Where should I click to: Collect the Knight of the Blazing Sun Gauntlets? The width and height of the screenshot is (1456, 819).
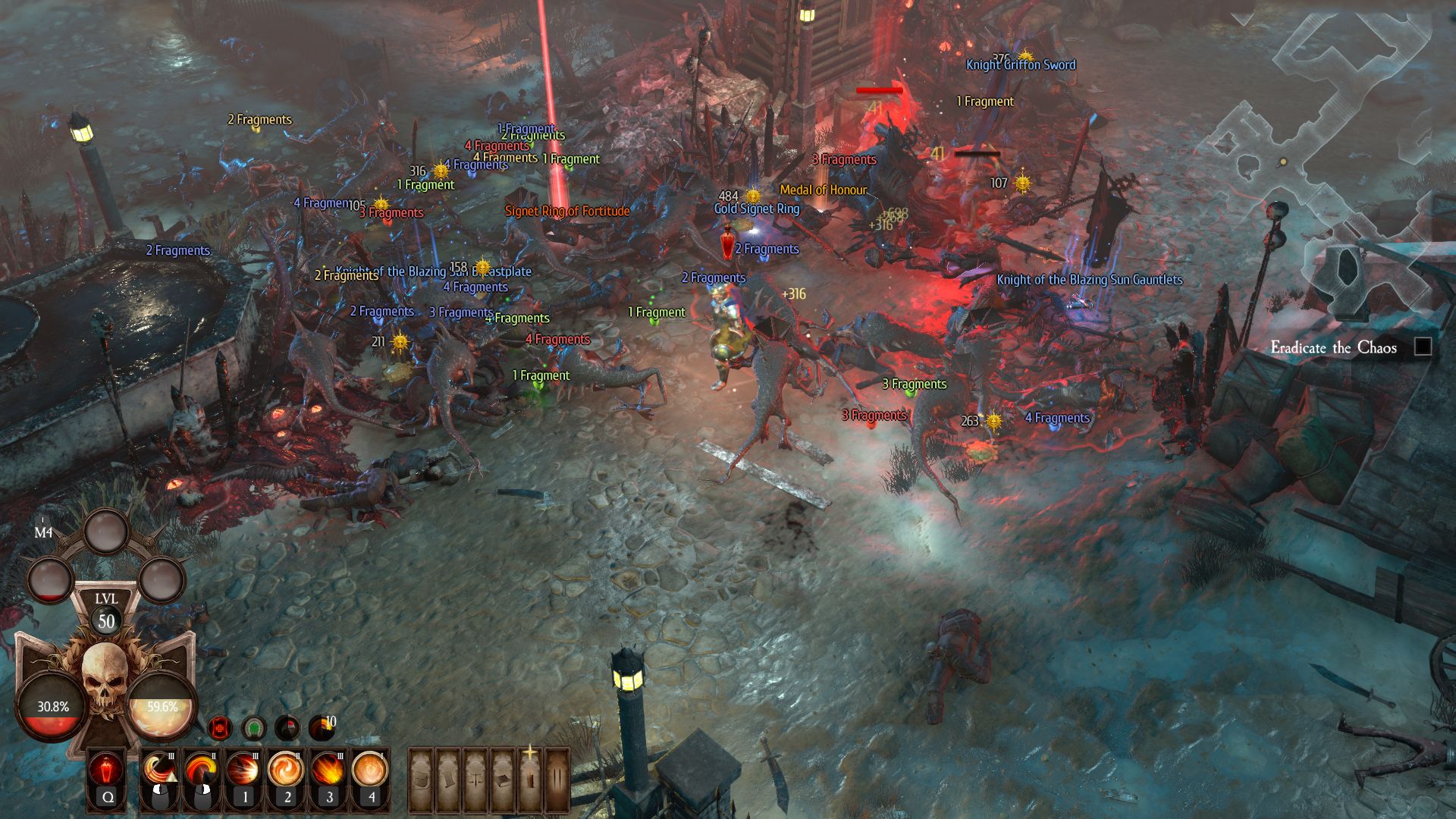[1089, 280]
